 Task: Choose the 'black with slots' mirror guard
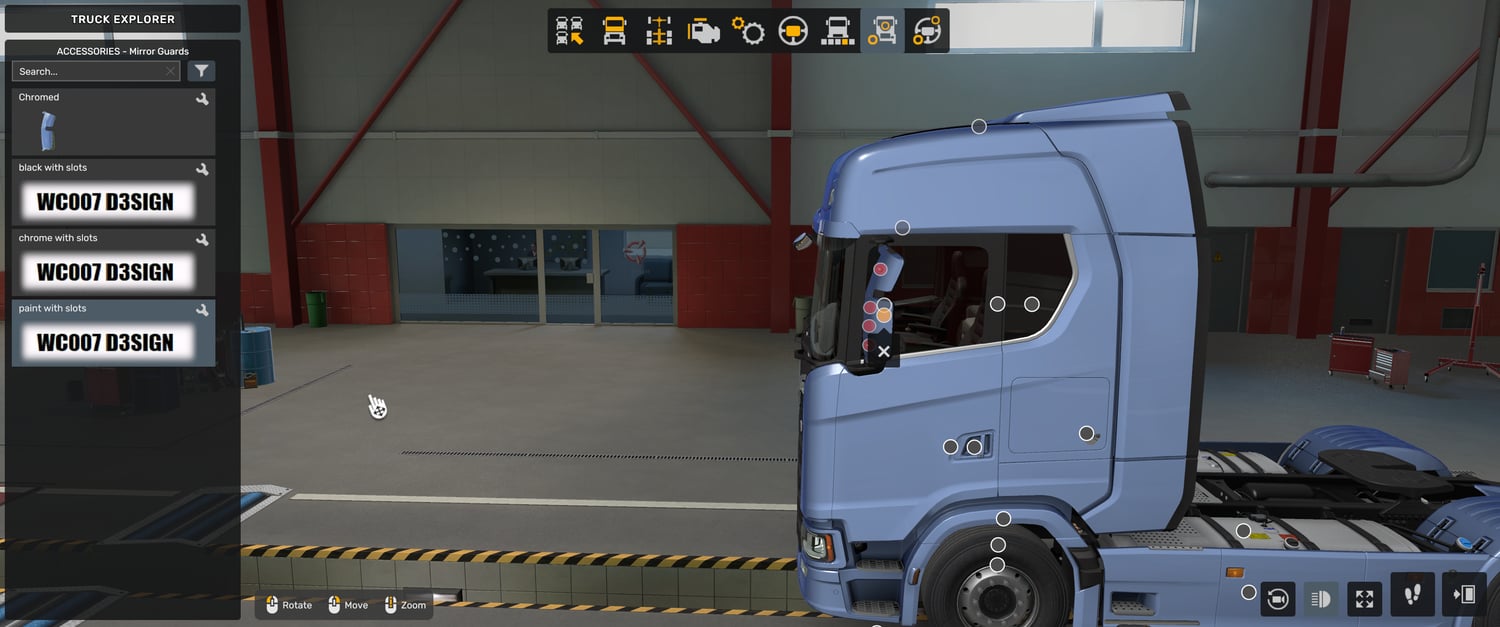click(x=113, y=192)
